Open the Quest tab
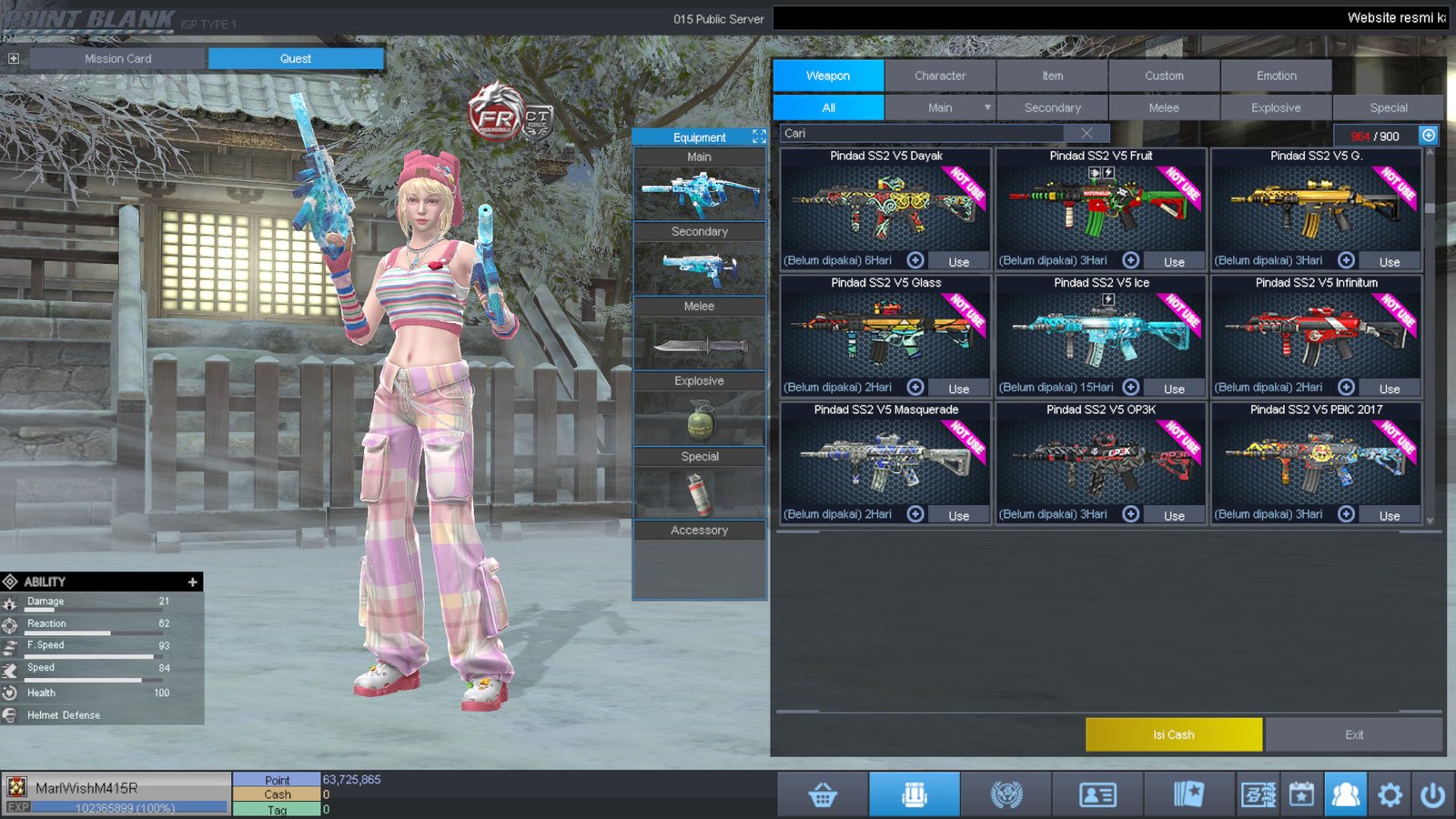This screenshot has height=819, width=1456. coord(296,58)
